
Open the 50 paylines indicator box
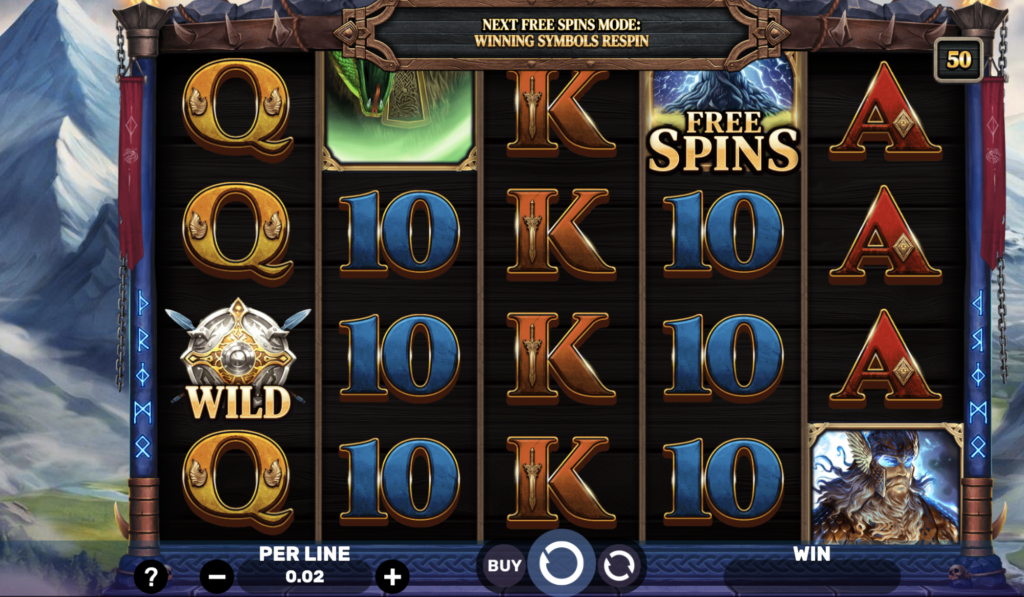[x=959, y=59]
